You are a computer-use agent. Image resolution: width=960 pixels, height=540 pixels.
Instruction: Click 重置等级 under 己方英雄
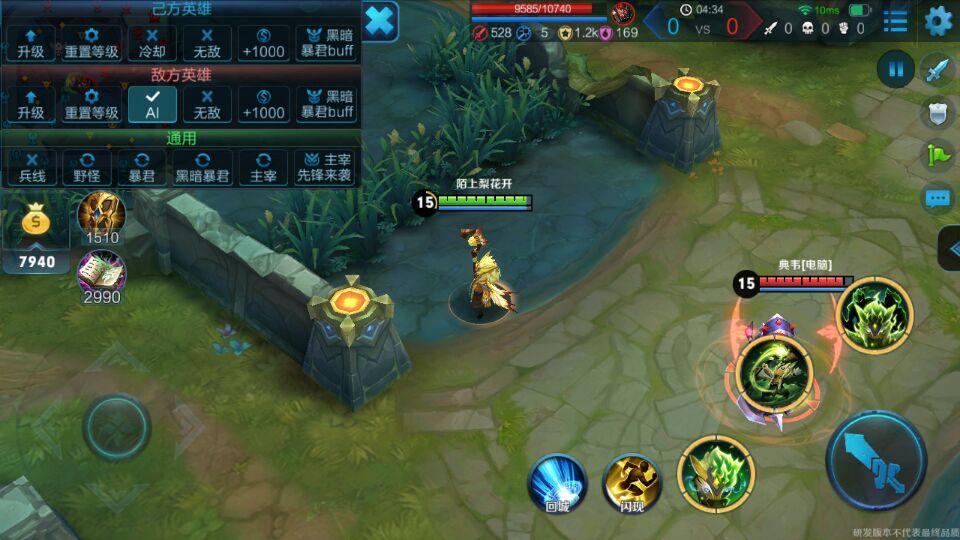(91, 43)
